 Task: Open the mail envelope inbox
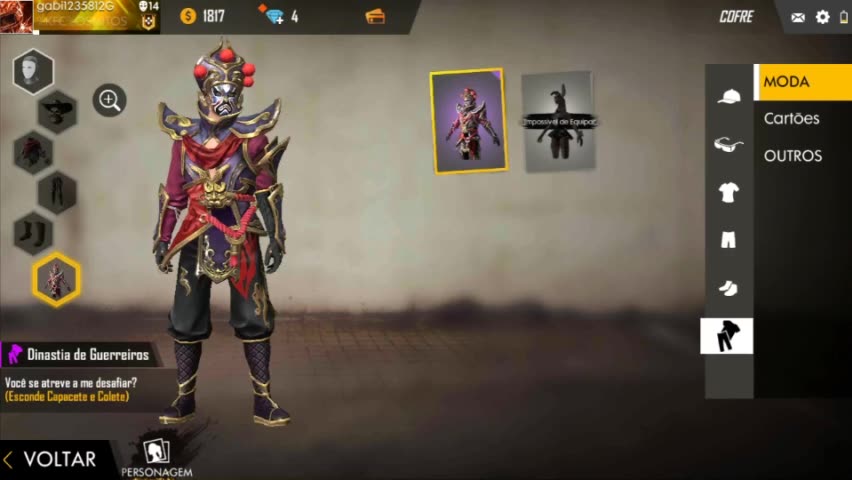pyautogui.click(x=798, y=17)
